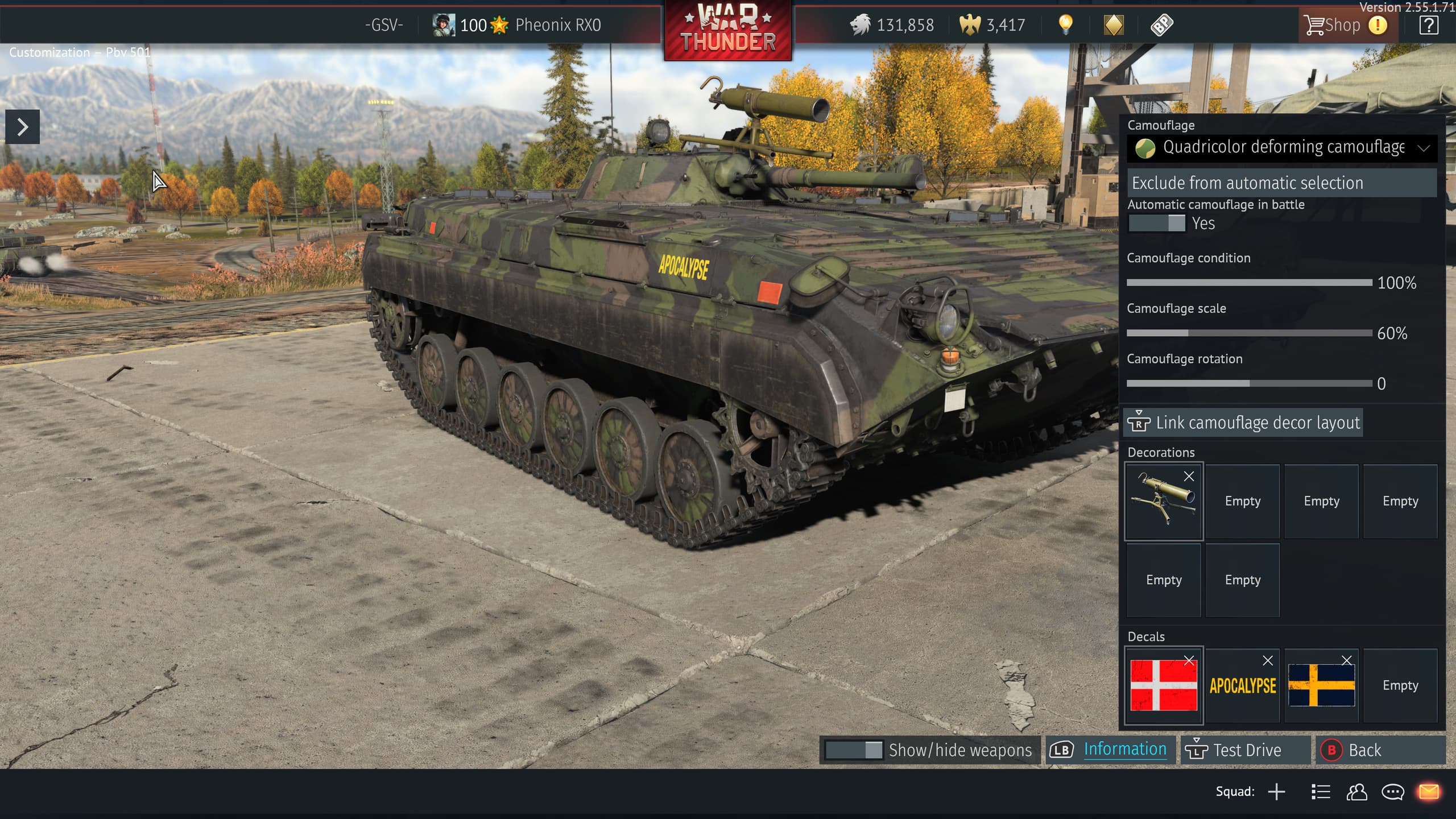Adjust the Camouflage condition slider
The width and height of the screenshot is (1456, 819).
pyautogui.click(x=1249, y=283)
